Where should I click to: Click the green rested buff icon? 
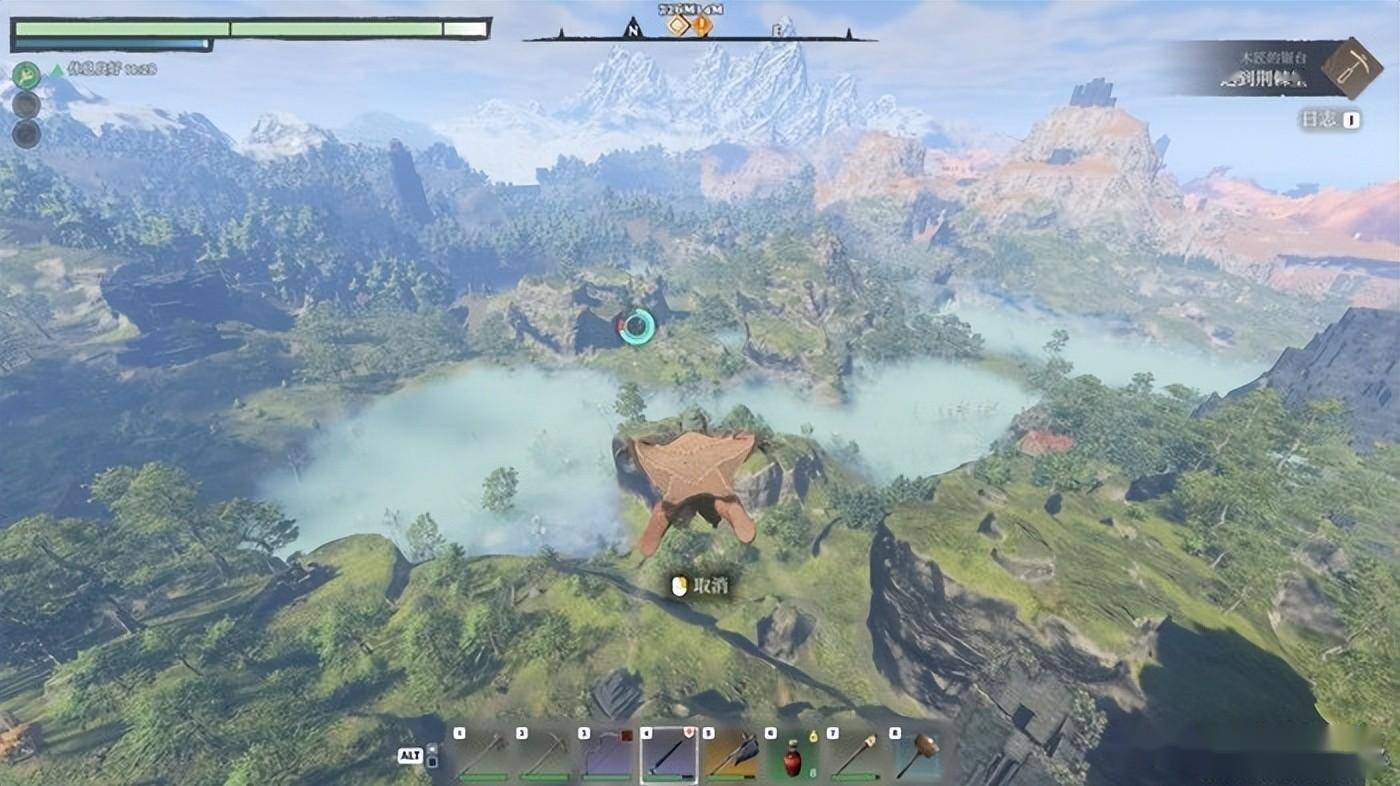(26, 74)
